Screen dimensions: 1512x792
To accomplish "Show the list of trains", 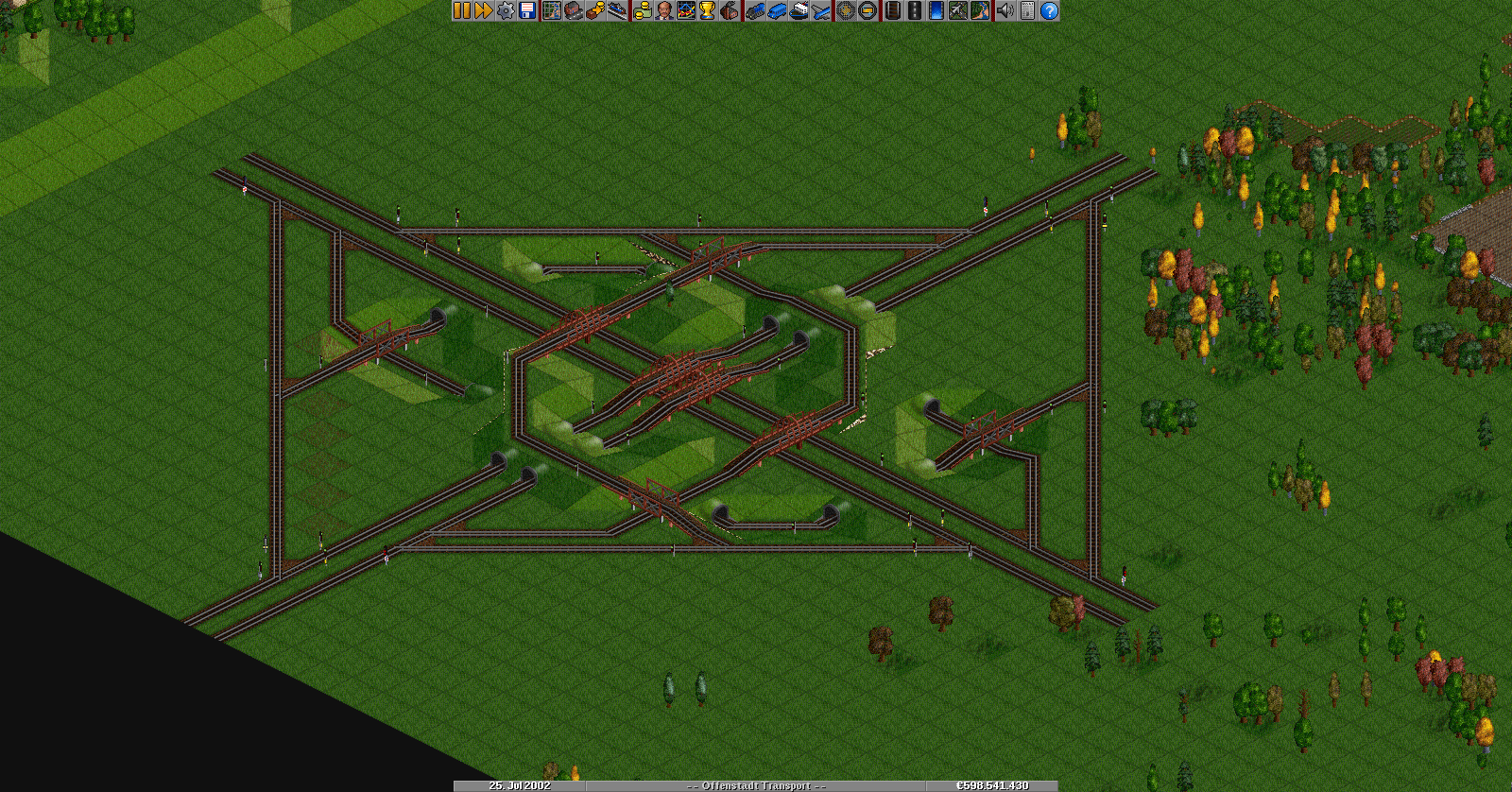I will [x=754, y=10].
